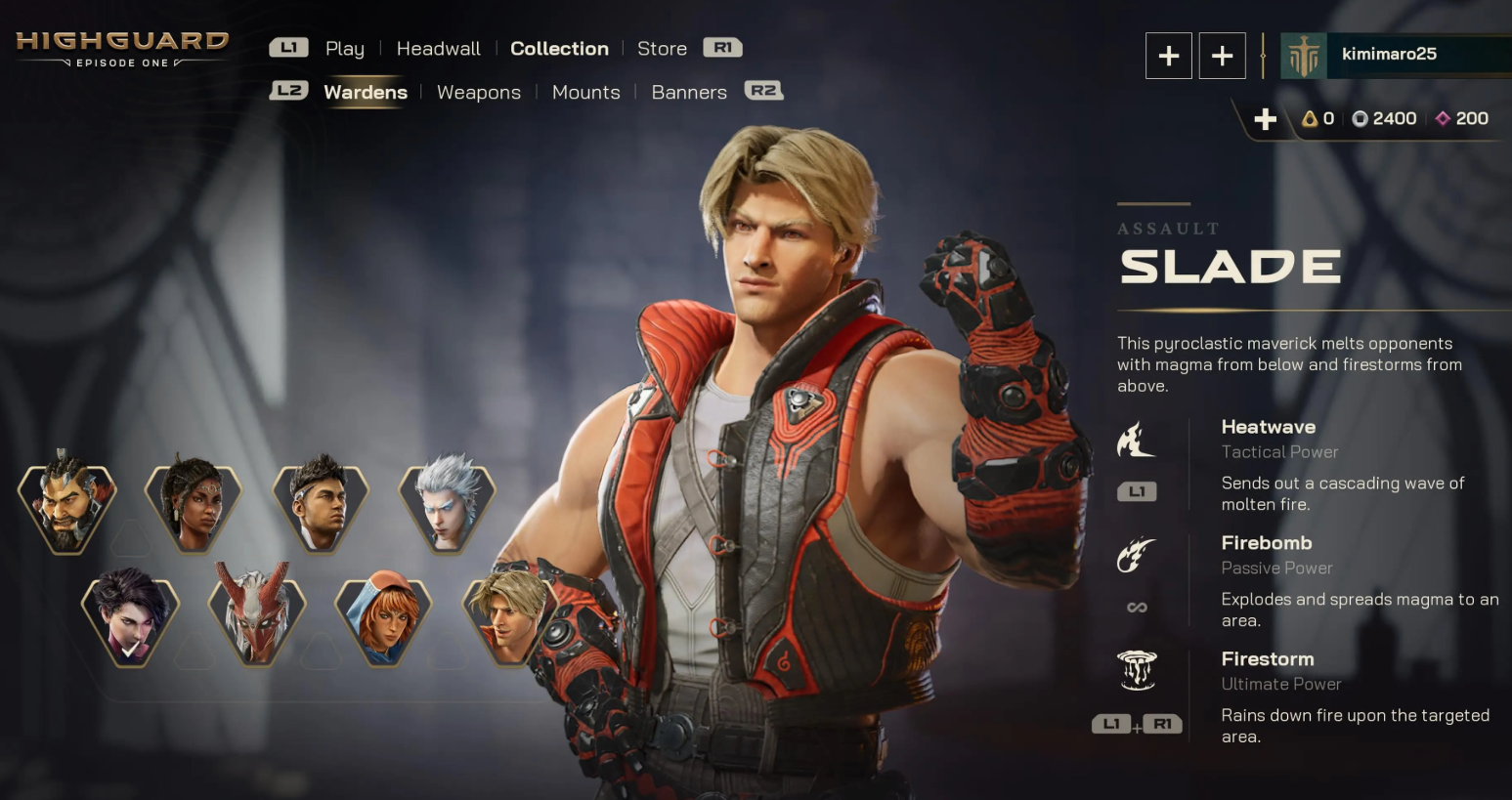The height and width of the screenshot is (800, 1512).
Task: Go to the Store tab
Action: coord(662,49)
